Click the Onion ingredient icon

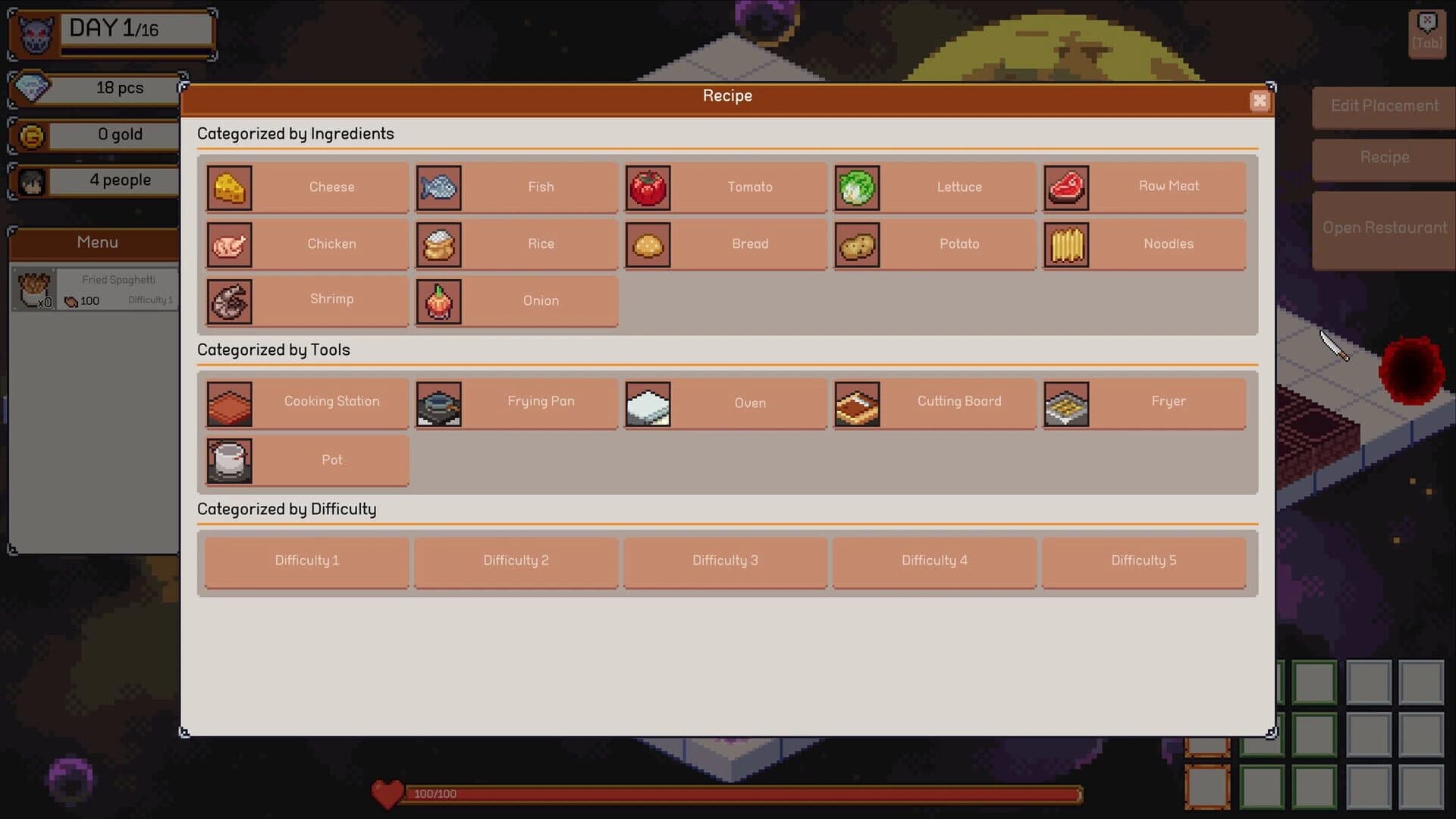point(438,301)
